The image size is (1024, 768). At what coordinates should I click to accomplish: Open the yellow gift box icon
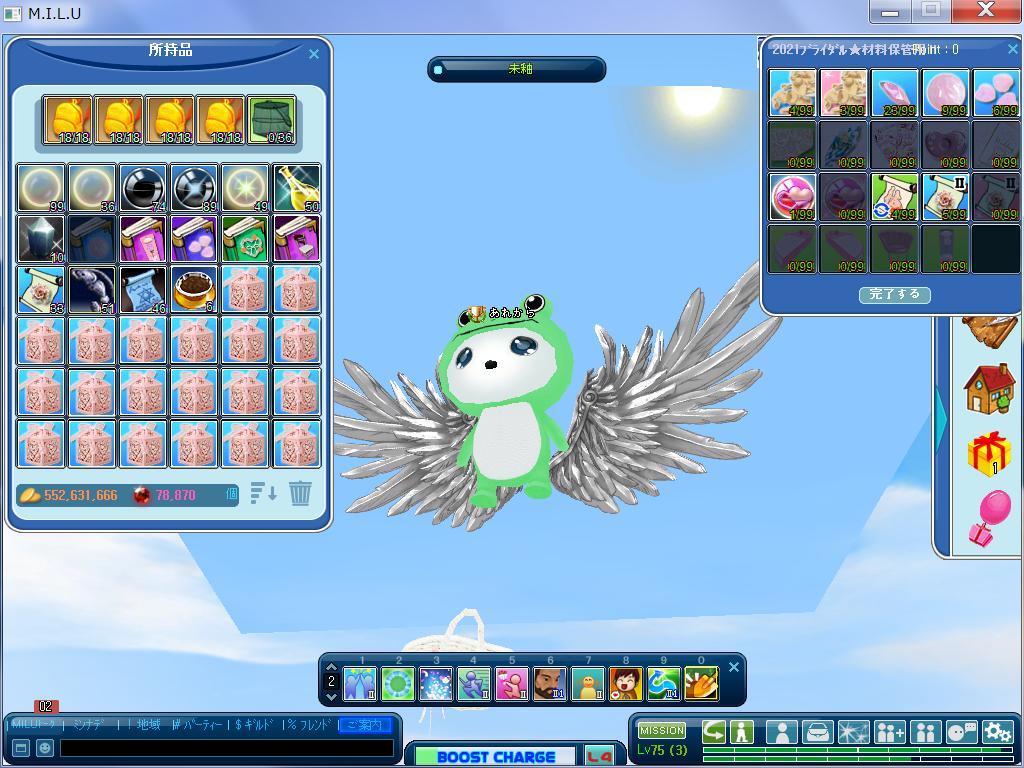(989, 454)
